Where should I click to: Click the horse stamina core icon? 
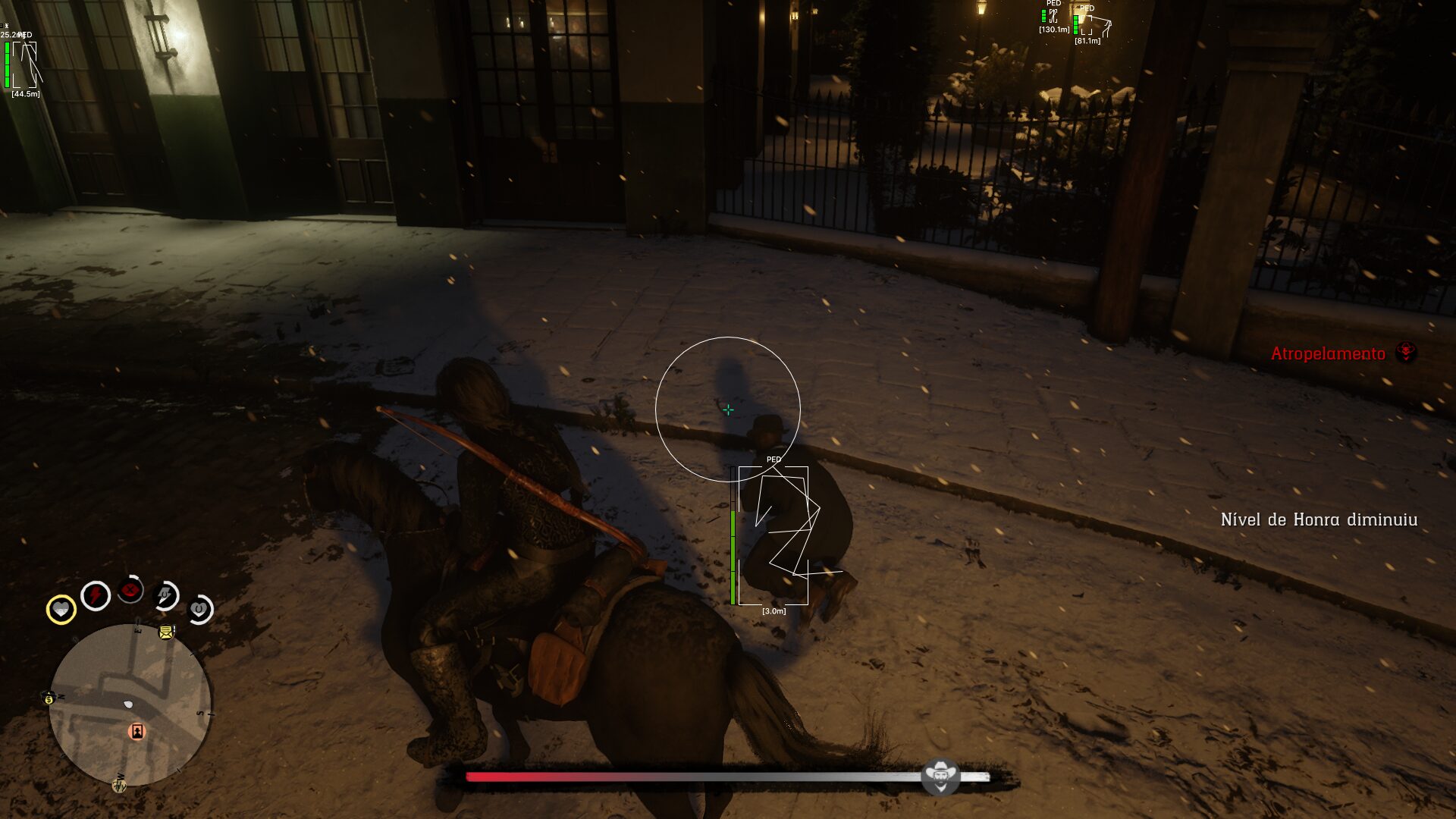(165, 595)
